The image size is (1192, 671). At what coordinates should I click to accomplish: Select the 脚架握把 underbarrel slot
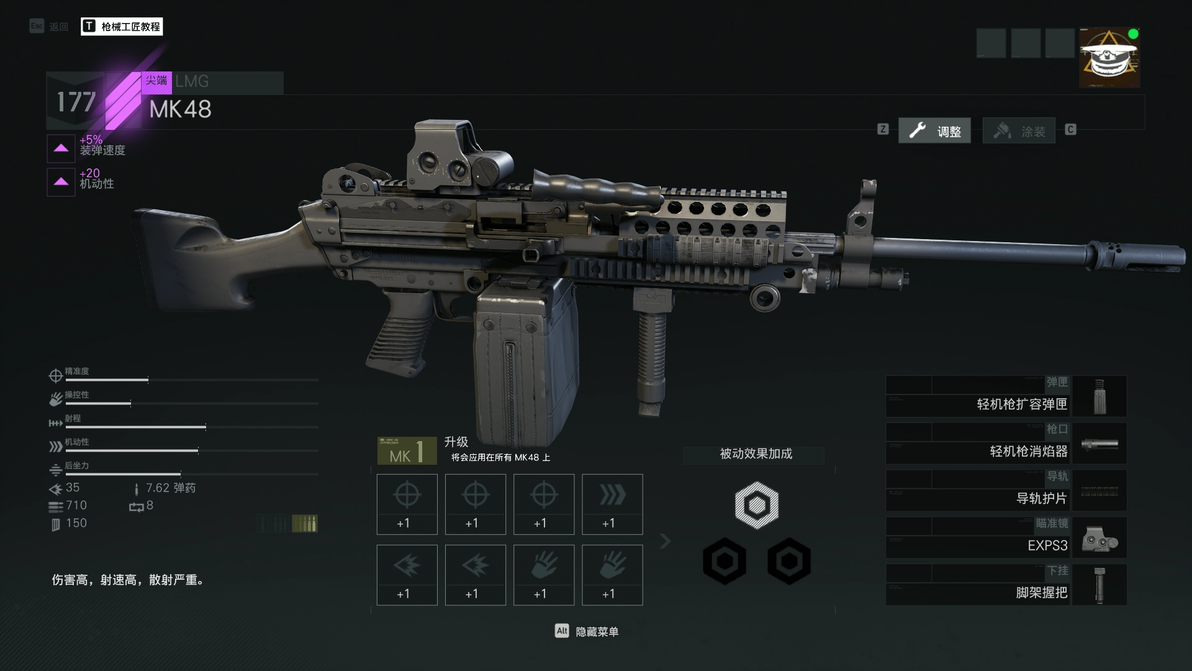pos(1006,584)
